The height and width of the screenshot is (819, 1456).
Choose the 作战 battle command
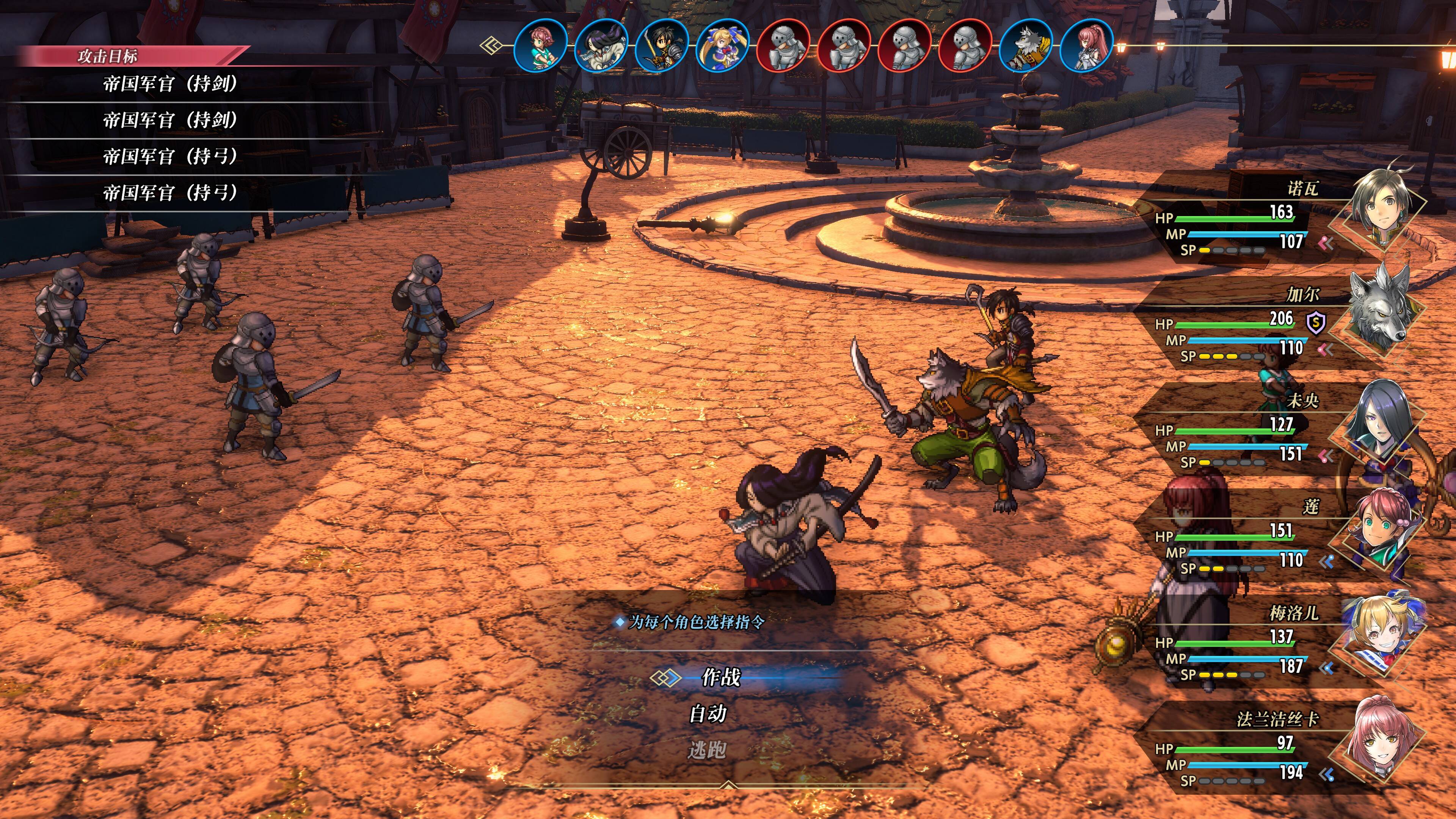point(721,677)
